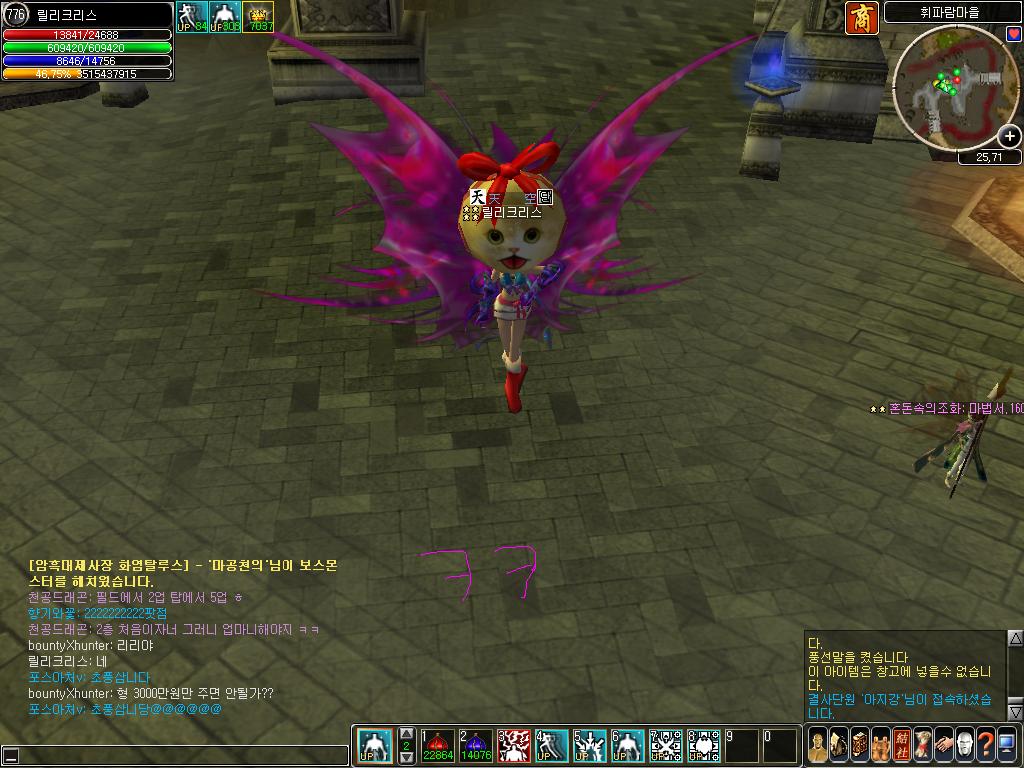Activate the shield skill in slot 8
The width and height of the screenshot is (1024, 768).
(703, 746)
